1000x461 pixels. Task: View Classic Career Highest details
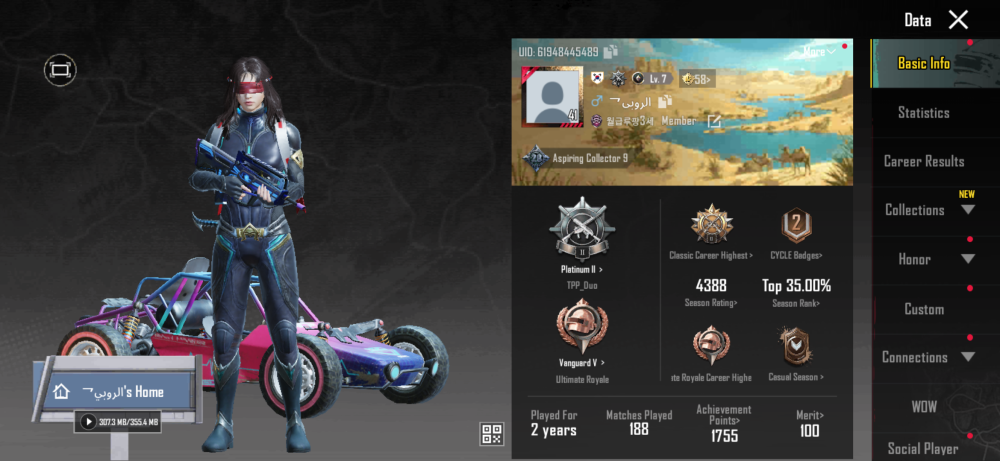point(711,228)
